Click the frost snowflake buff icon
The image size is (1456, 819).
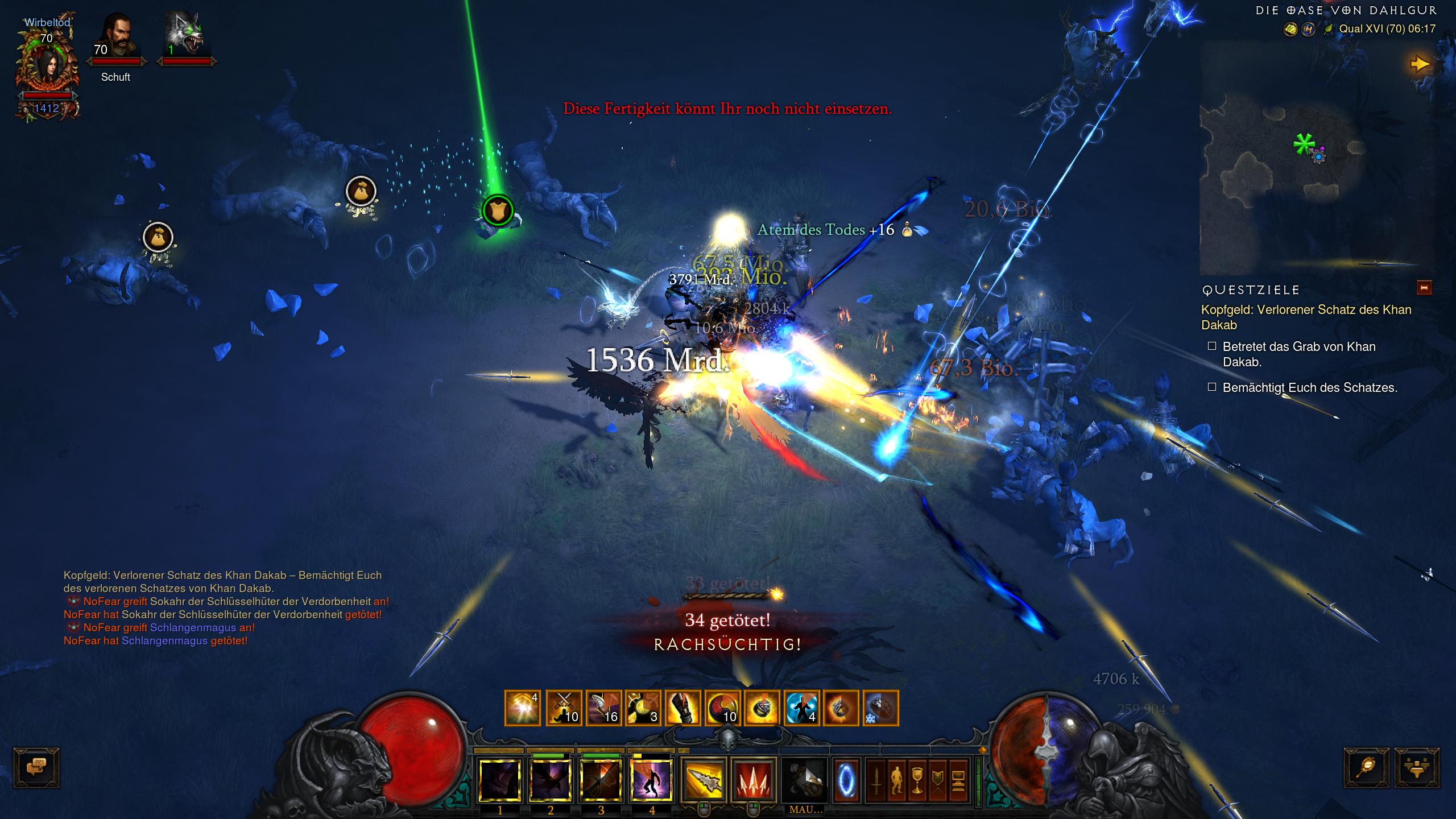[x=880, y=708]
